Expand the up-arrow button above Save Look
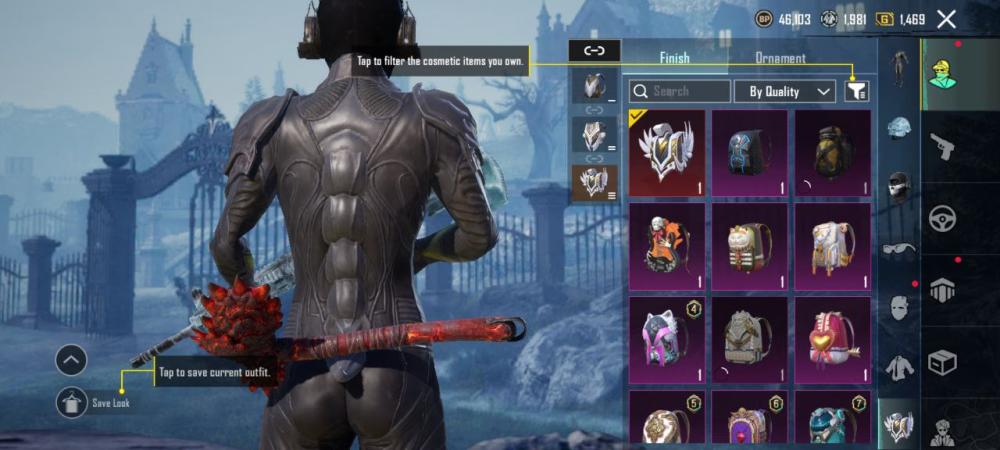 click(71, 360)
